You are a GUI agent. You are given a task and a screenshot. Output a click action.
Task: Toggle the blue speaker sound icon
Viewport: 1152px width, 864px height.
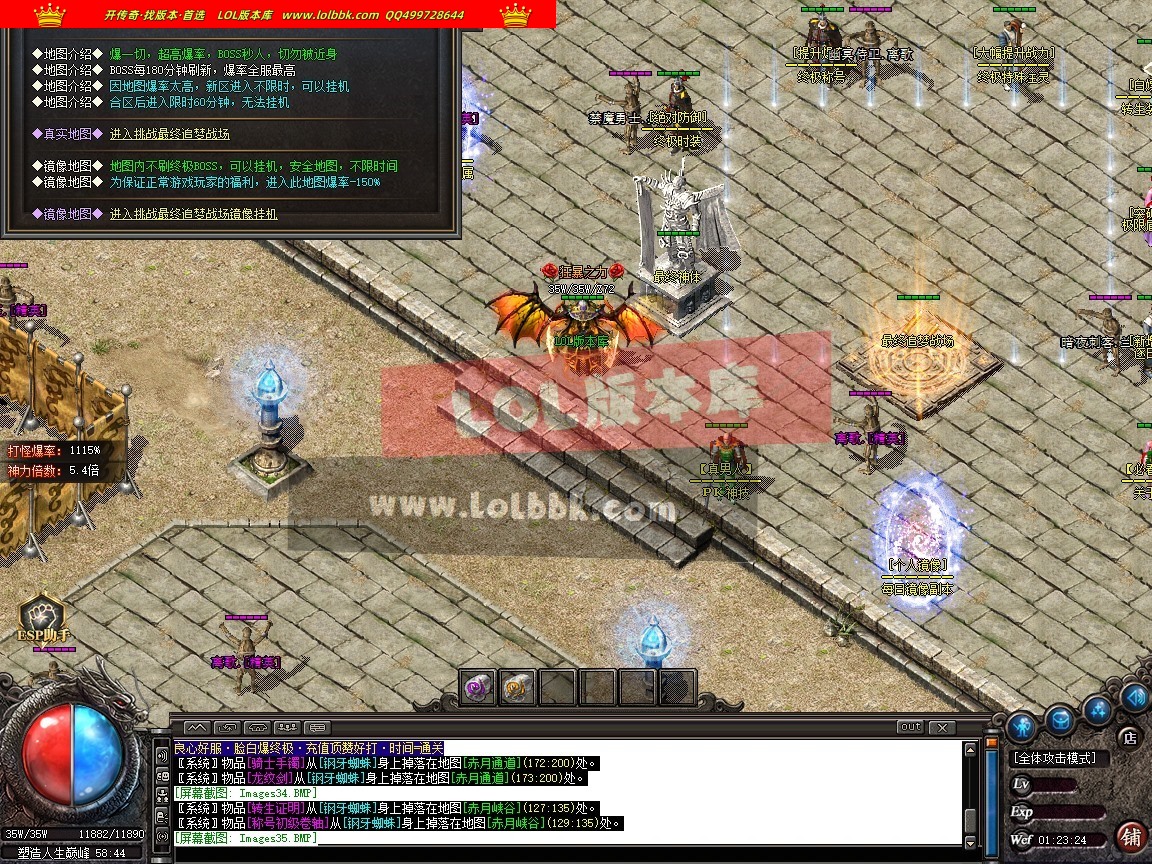(1136, 697)
